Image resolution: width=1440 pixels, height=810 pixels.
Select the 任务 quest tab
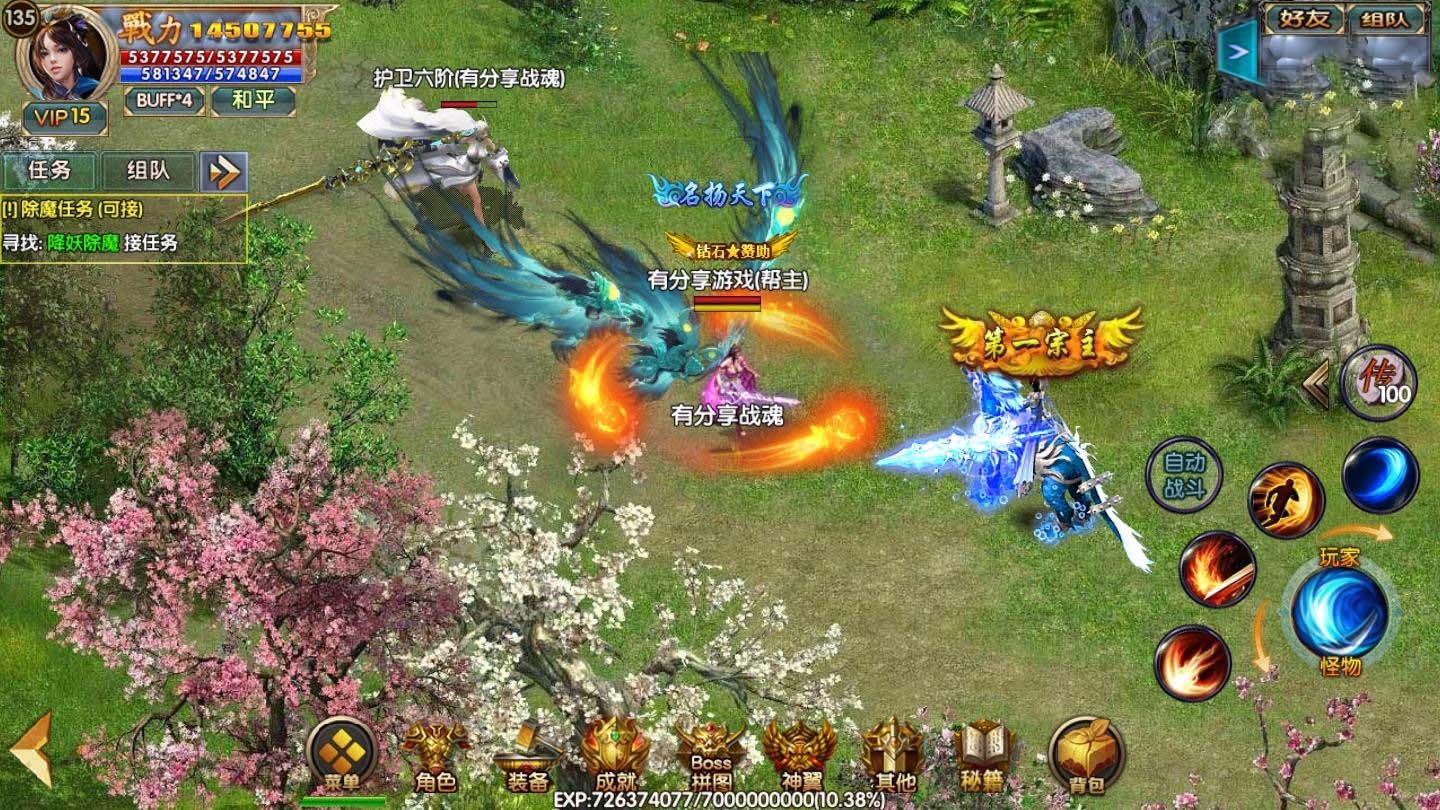[x=51, y=171]
